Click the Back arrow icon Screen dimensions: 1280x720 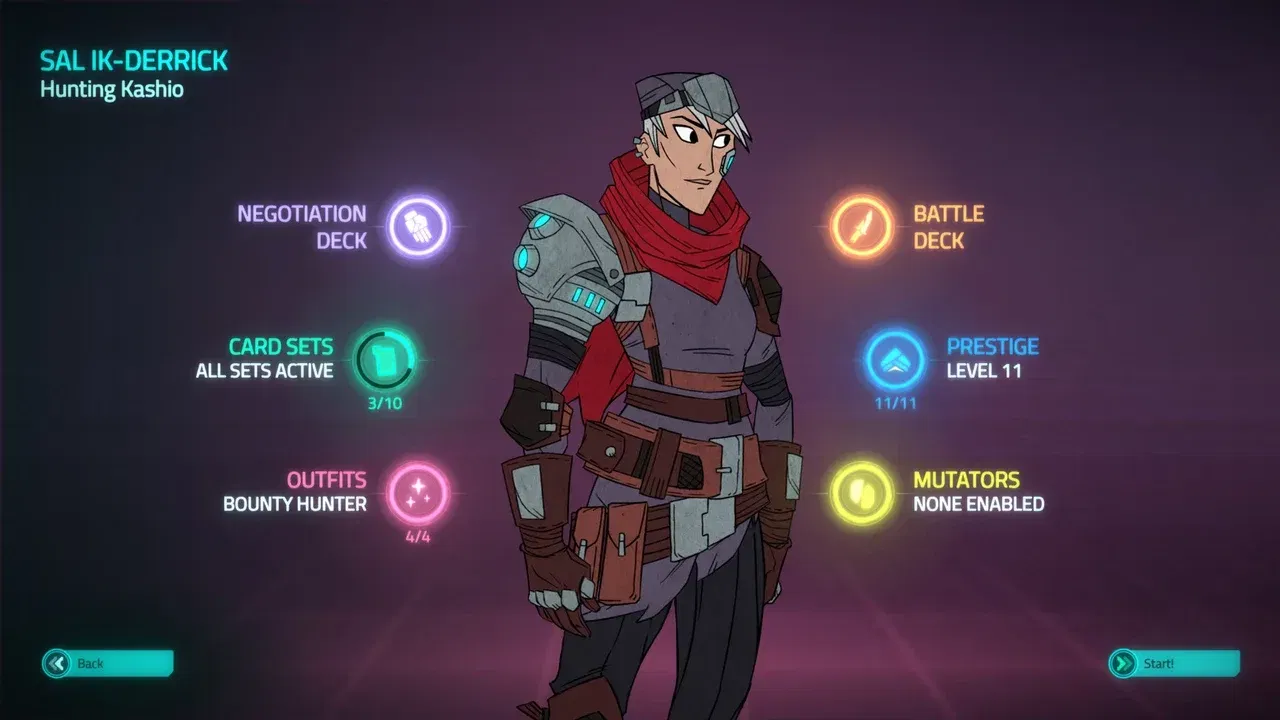click(58, 662)
